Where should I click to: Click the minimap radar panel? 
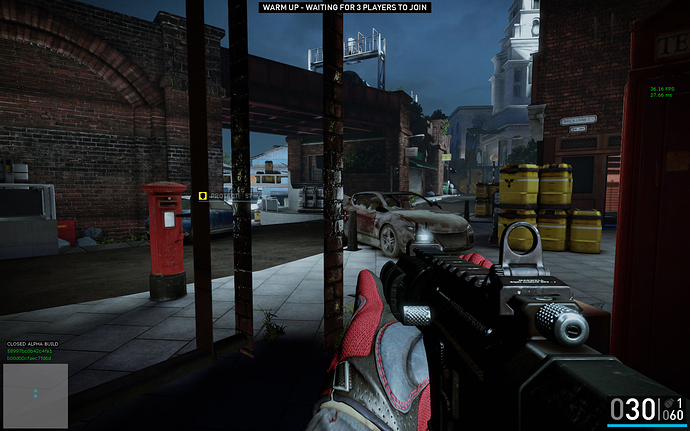coord(35,395)
